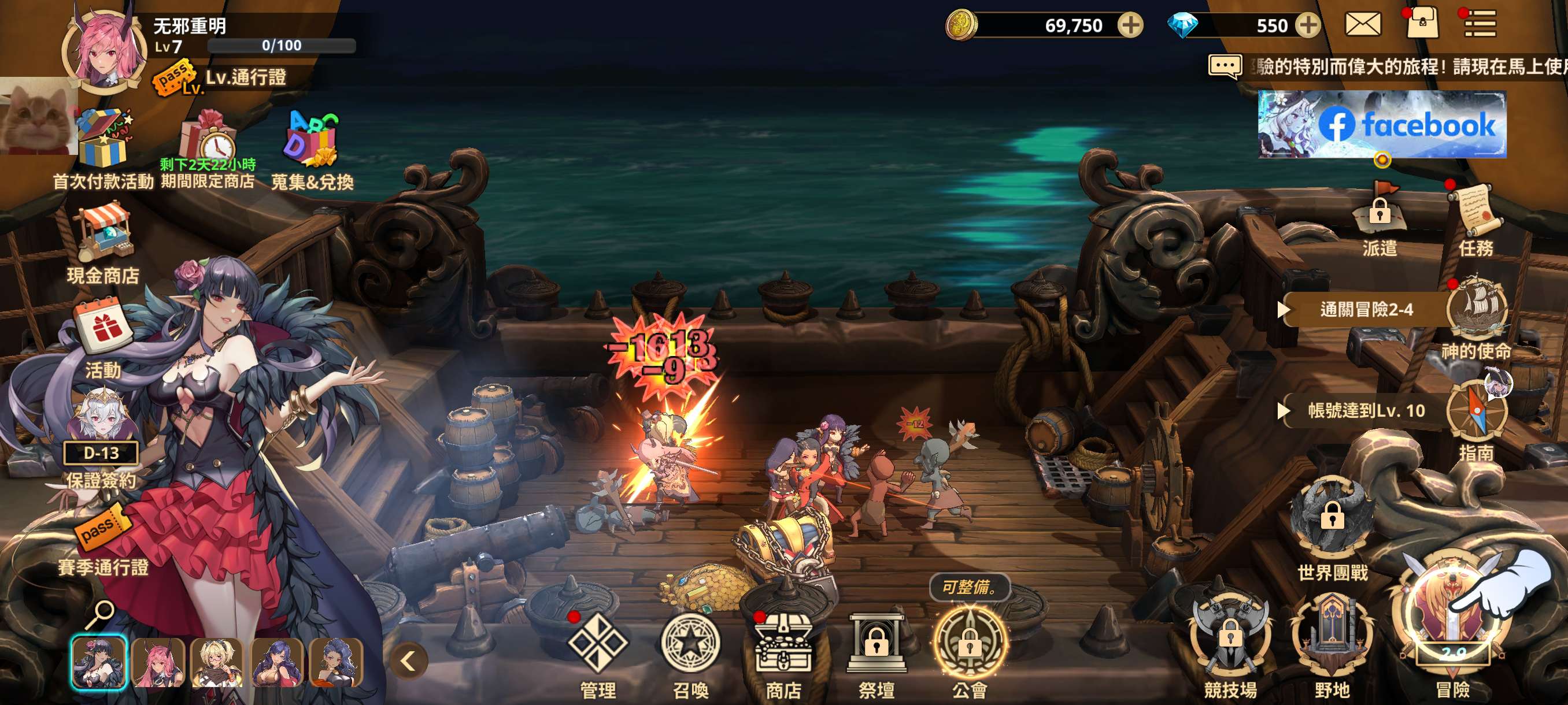Open the backpack inventory icon
The width and height of the screenshot is (1568, 705).
1422,24
